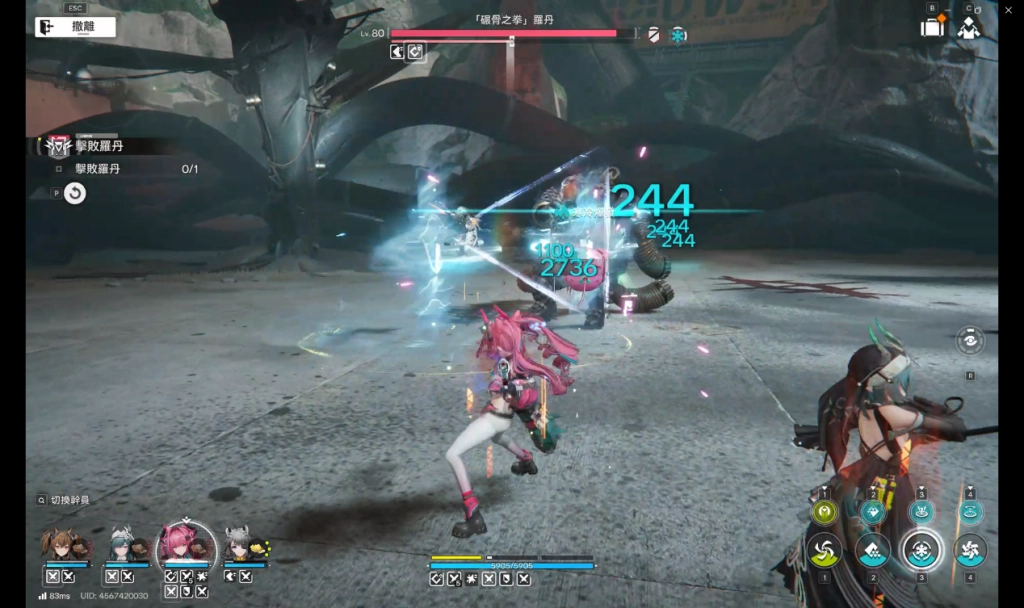Toggle the eye icon on the right edge
The width and height of the screenshot is (1024, 608).
pyautogui.click(x=969, y=341)
